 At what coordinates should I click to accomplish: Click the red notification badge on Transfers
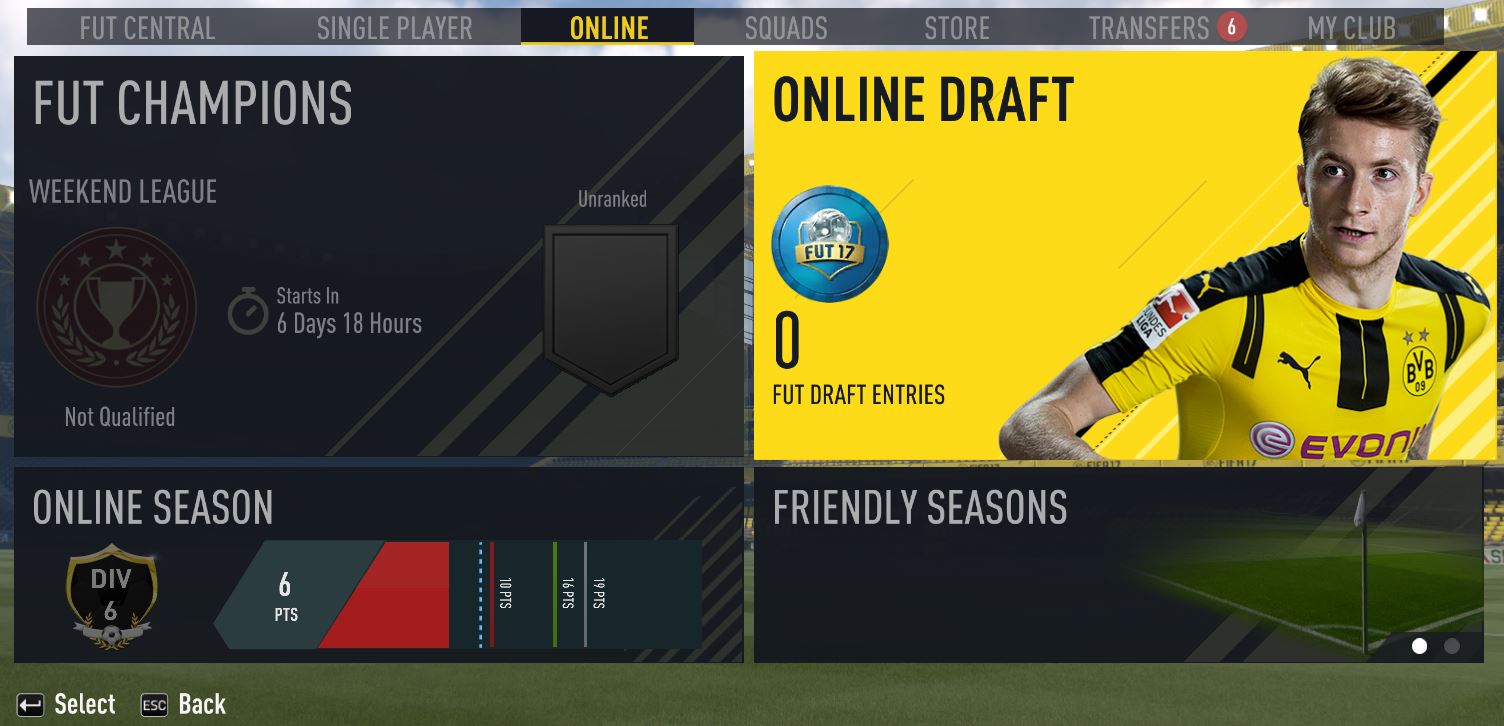tap(1230, 27)
